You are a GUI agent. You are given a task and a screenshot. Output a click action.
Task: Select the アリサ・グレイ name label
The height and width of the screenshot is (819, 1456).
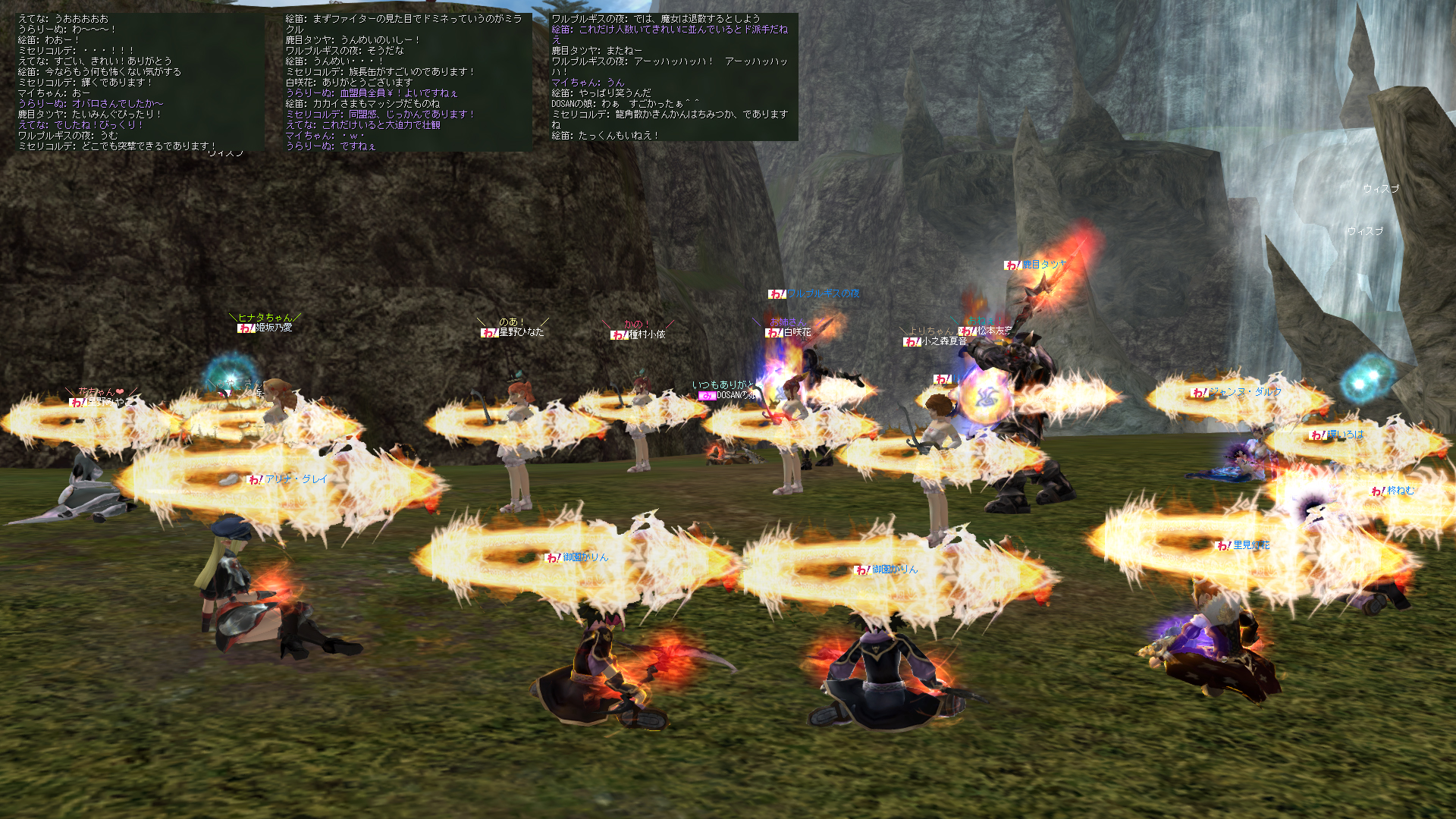coord(289,479)
